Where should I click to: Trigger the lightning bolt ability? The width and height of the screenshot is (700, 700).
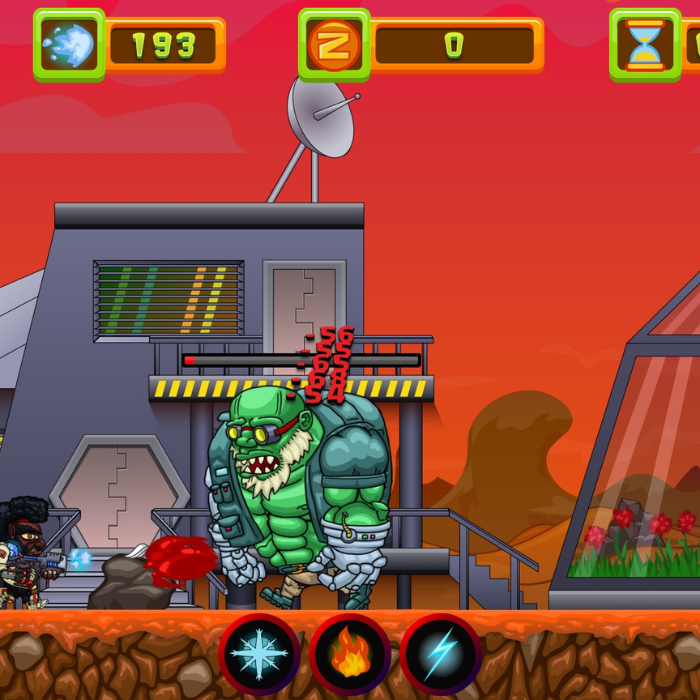(x=440, y=654)
